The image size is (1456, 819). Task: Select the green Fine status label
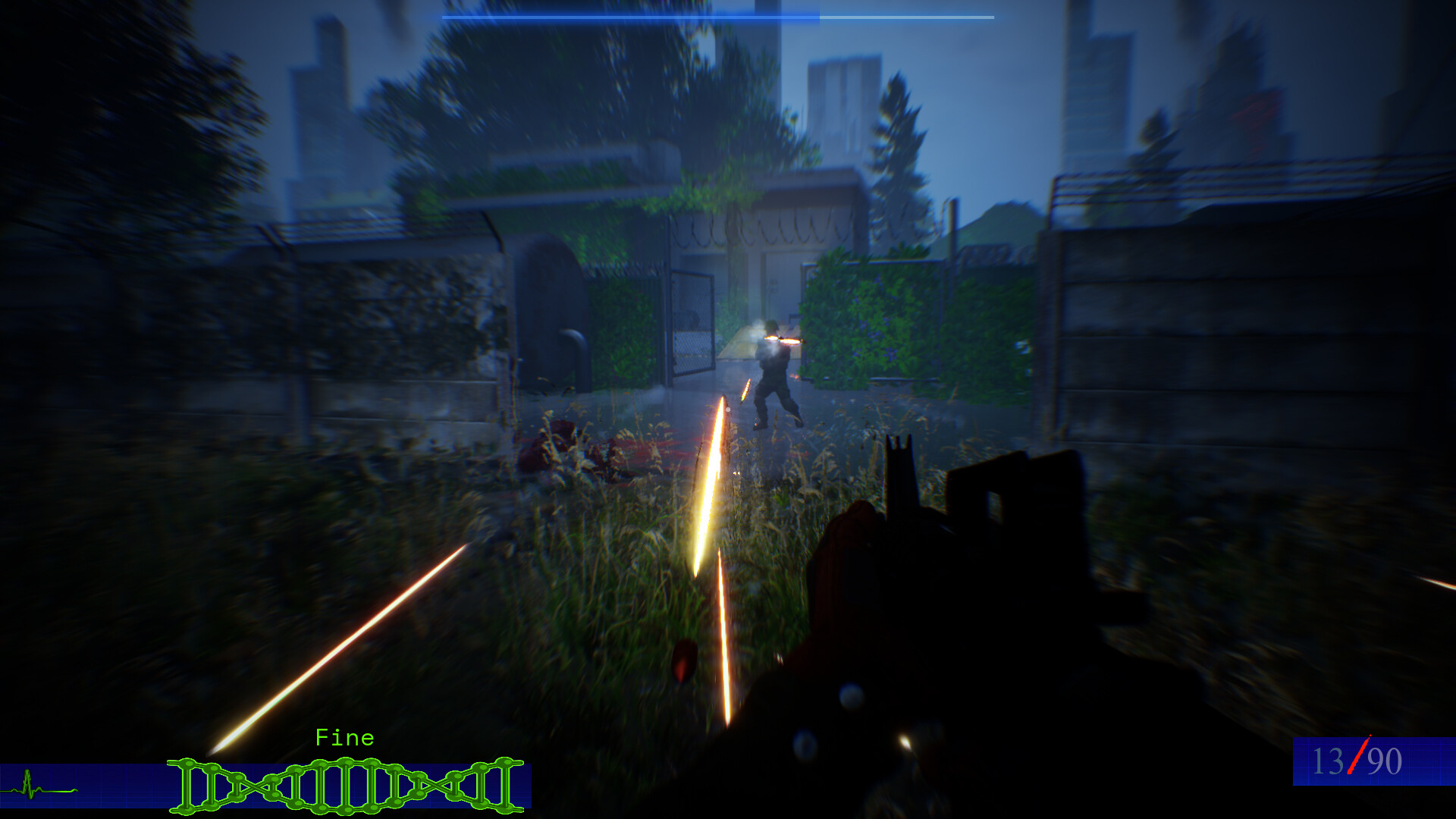click(345, 737)
